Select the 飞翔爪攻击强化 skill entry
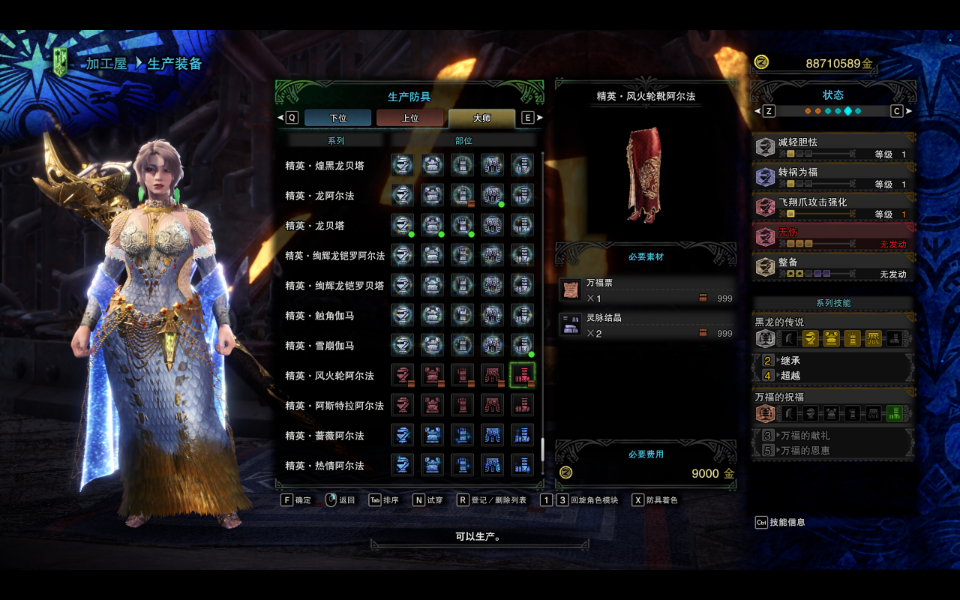Image resolution: width=960 pixels, height=600 pixels. pos(833,208)
